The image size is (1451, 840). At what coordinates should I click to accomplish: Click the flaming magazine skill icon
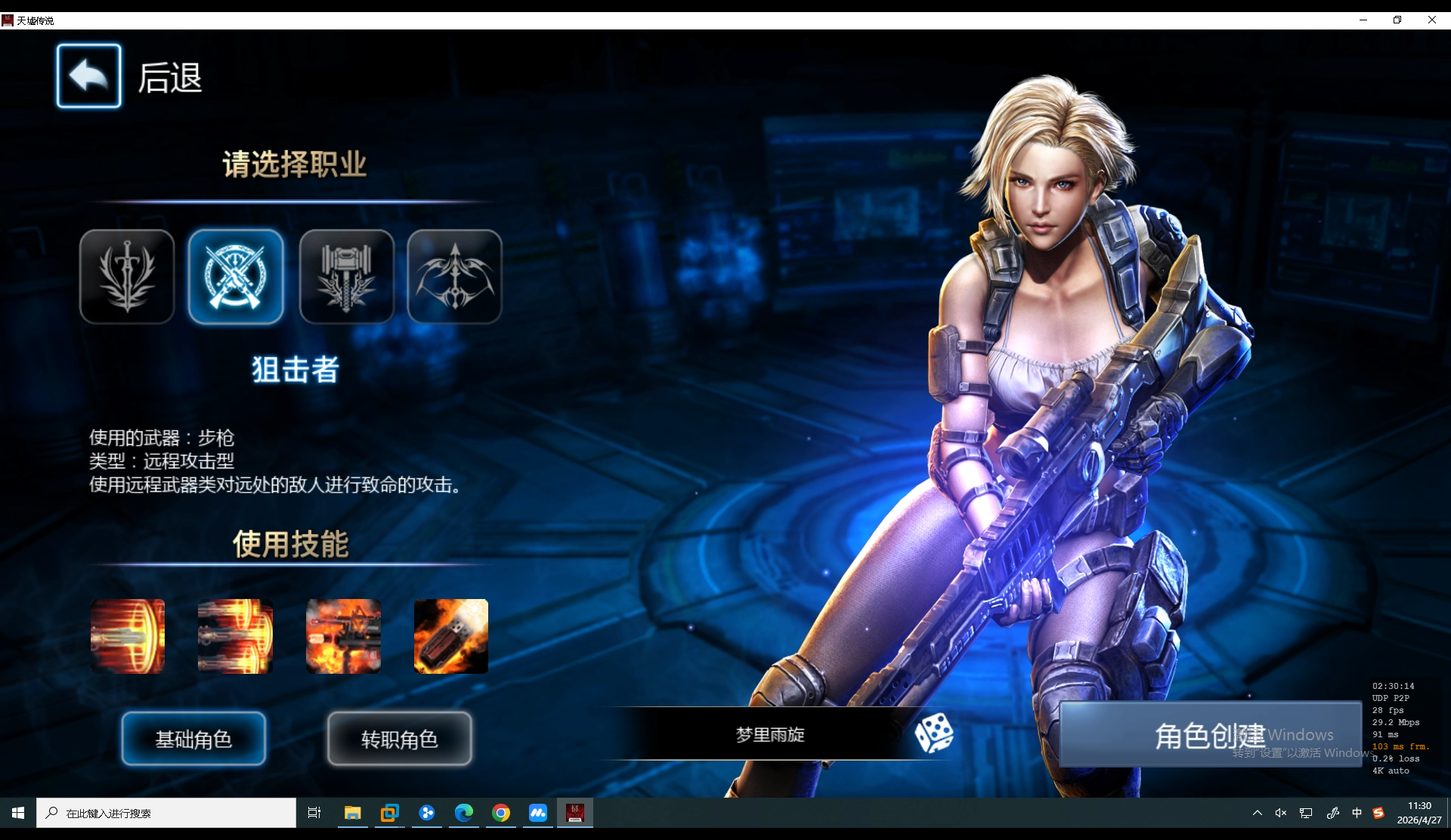(450, 636)
